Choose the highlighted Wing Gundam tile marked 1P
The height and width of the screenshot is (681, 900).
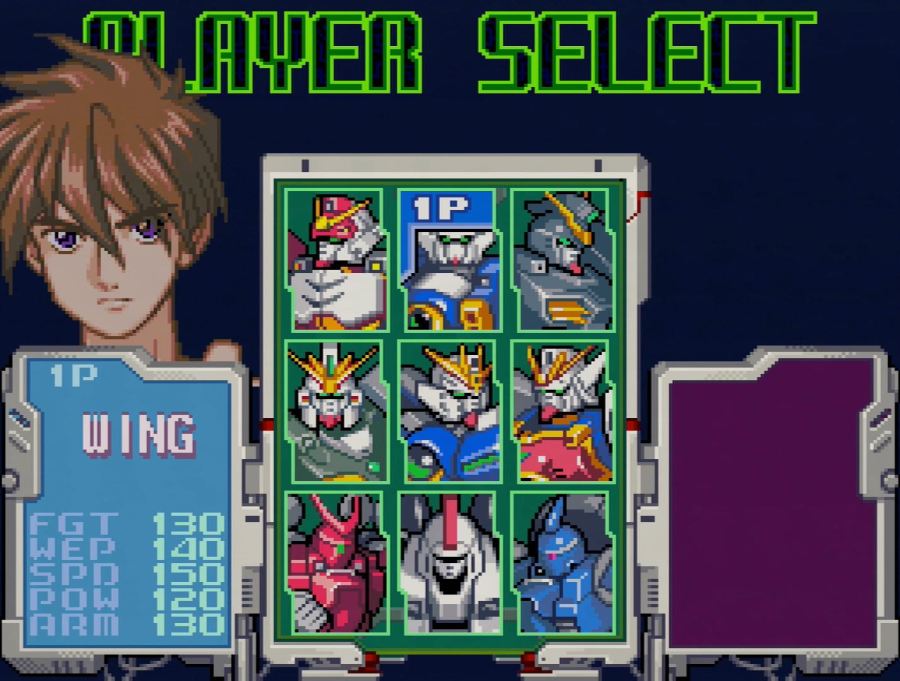click(x=448, y=260)
